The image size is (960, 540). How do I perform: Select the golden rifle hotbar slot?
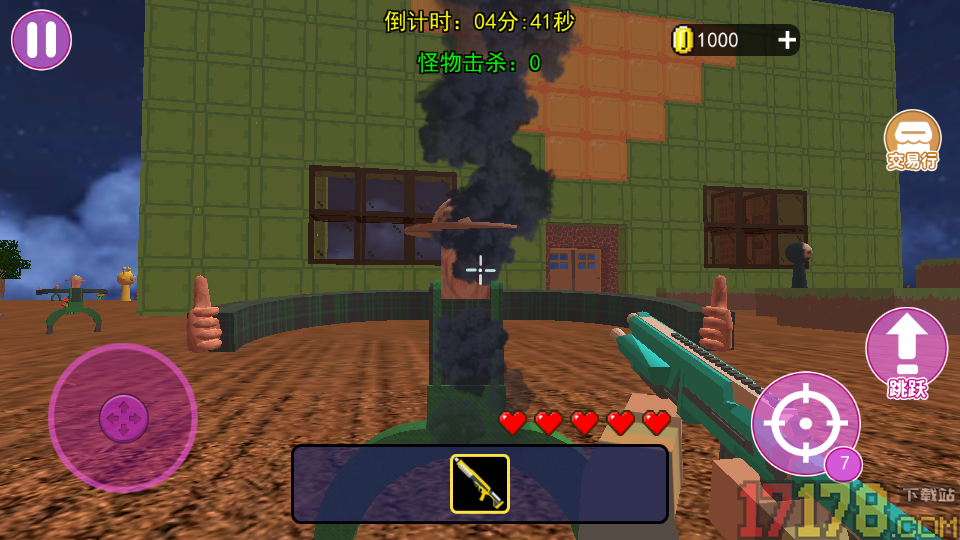[480, 484]
